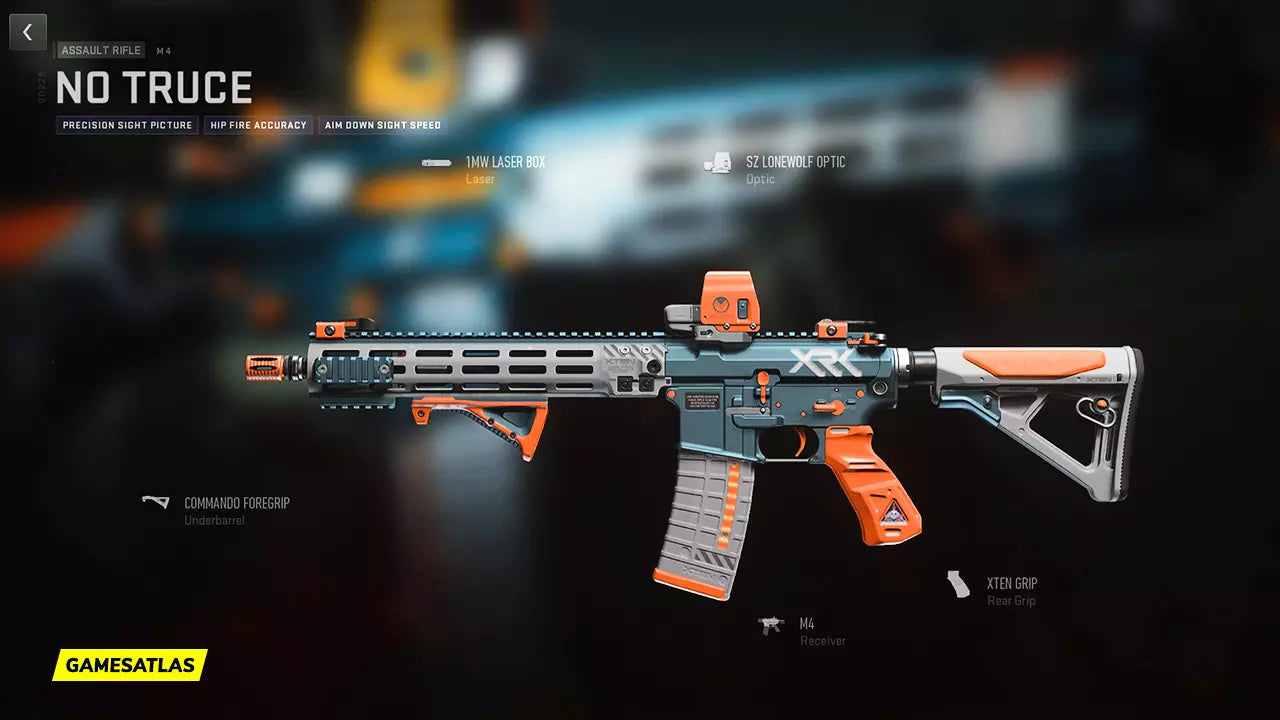Choose the Commando Foregrip underbarrel
Viewport: 1280px width, 720px height.
pyautogui.click(x=236, y=503)
